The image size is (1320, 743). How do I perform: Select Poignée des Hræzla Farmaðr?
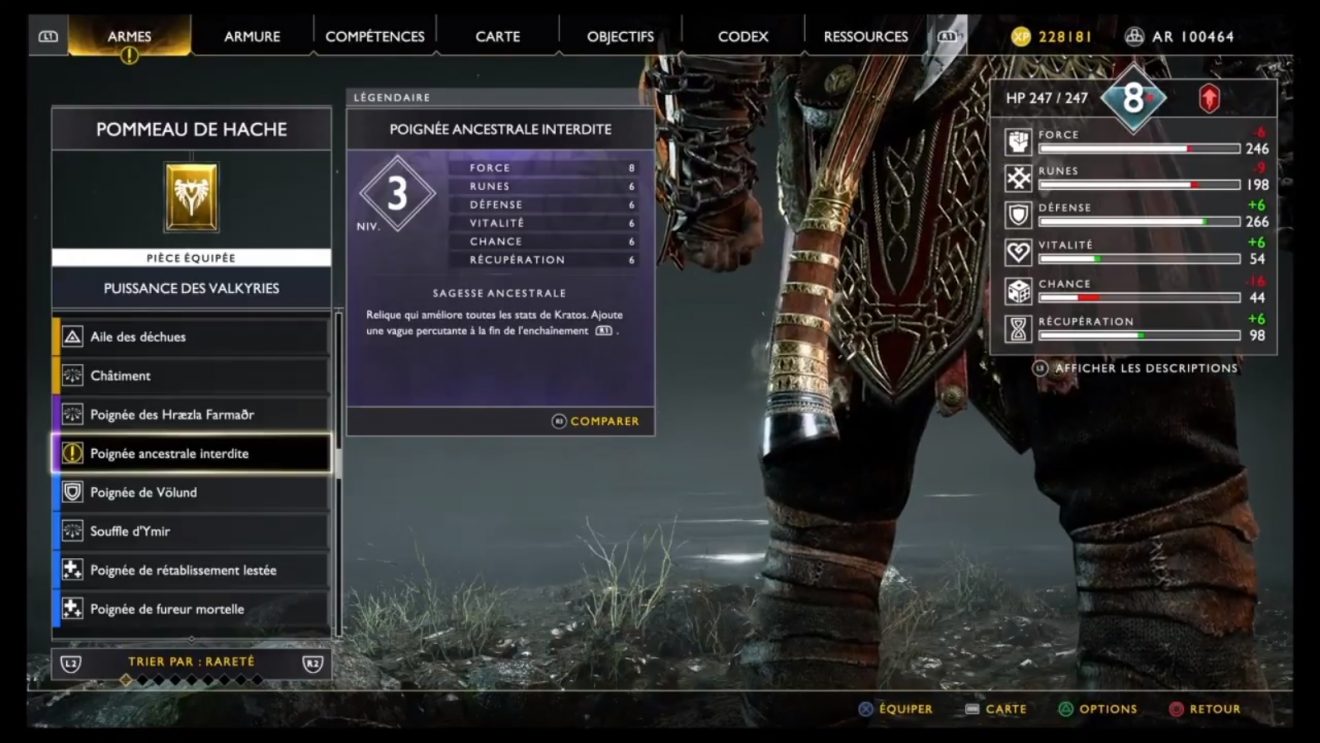pos(191,415)
